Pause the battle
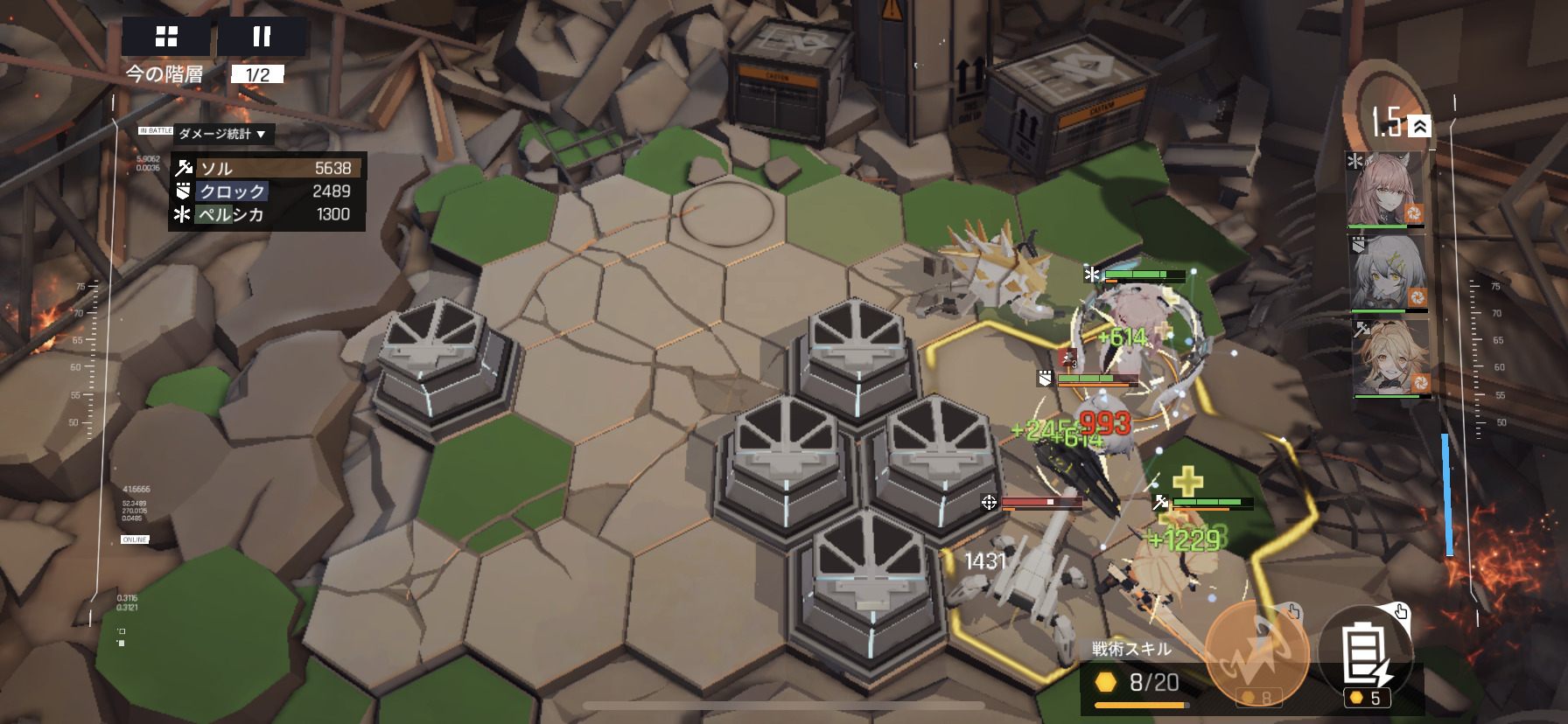Viewport: 1568px width, 724px height. click(x=262, y=37)
